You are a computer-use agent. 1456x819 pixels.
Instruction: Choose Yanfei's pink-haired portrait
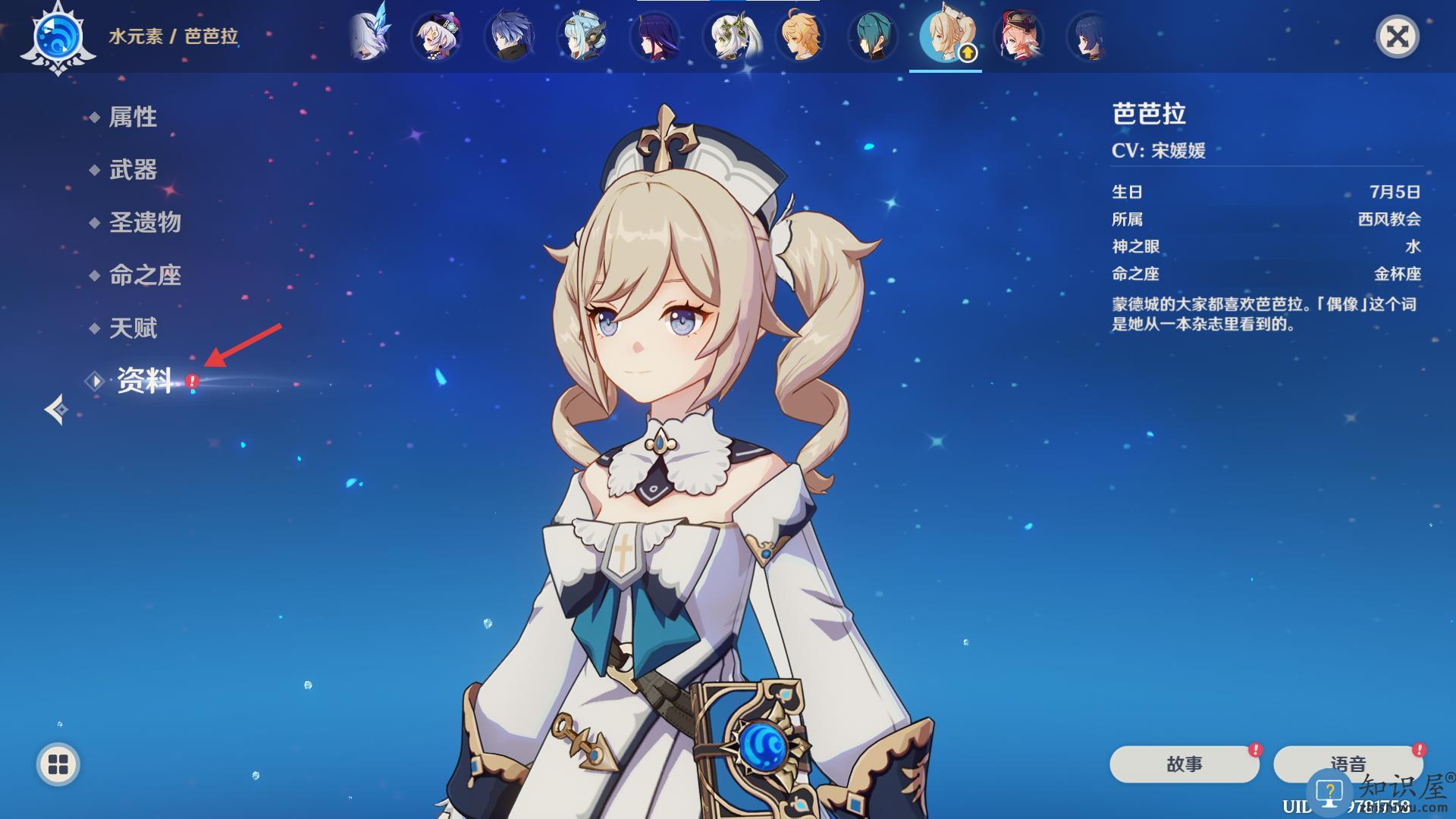(1018, 36)
